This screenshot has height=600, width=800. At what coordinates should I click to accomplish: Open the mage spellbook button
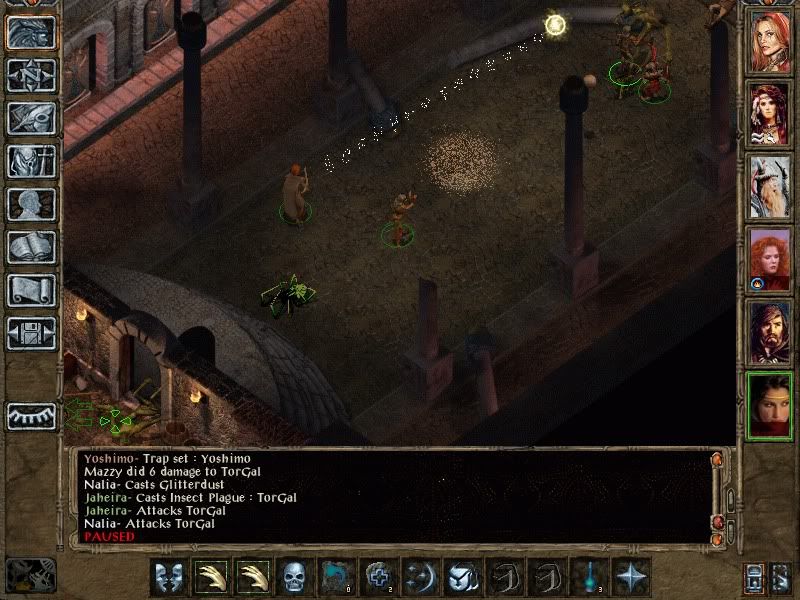click(x=31, y=248)
